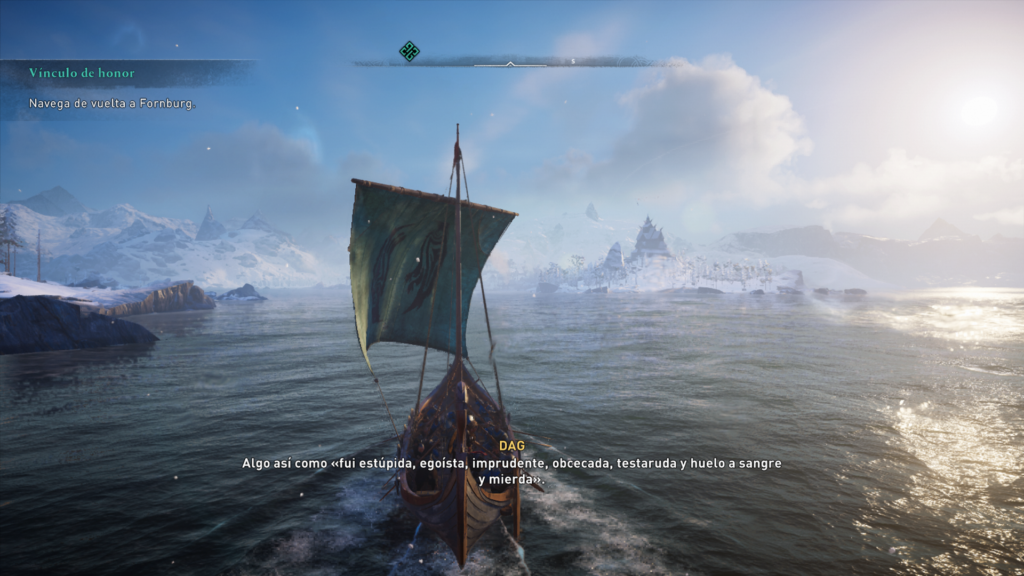The width and height of the screenshot is (1024, 576).
Task: Click the green quest marker on the compass
Action: tap(409, 51)
